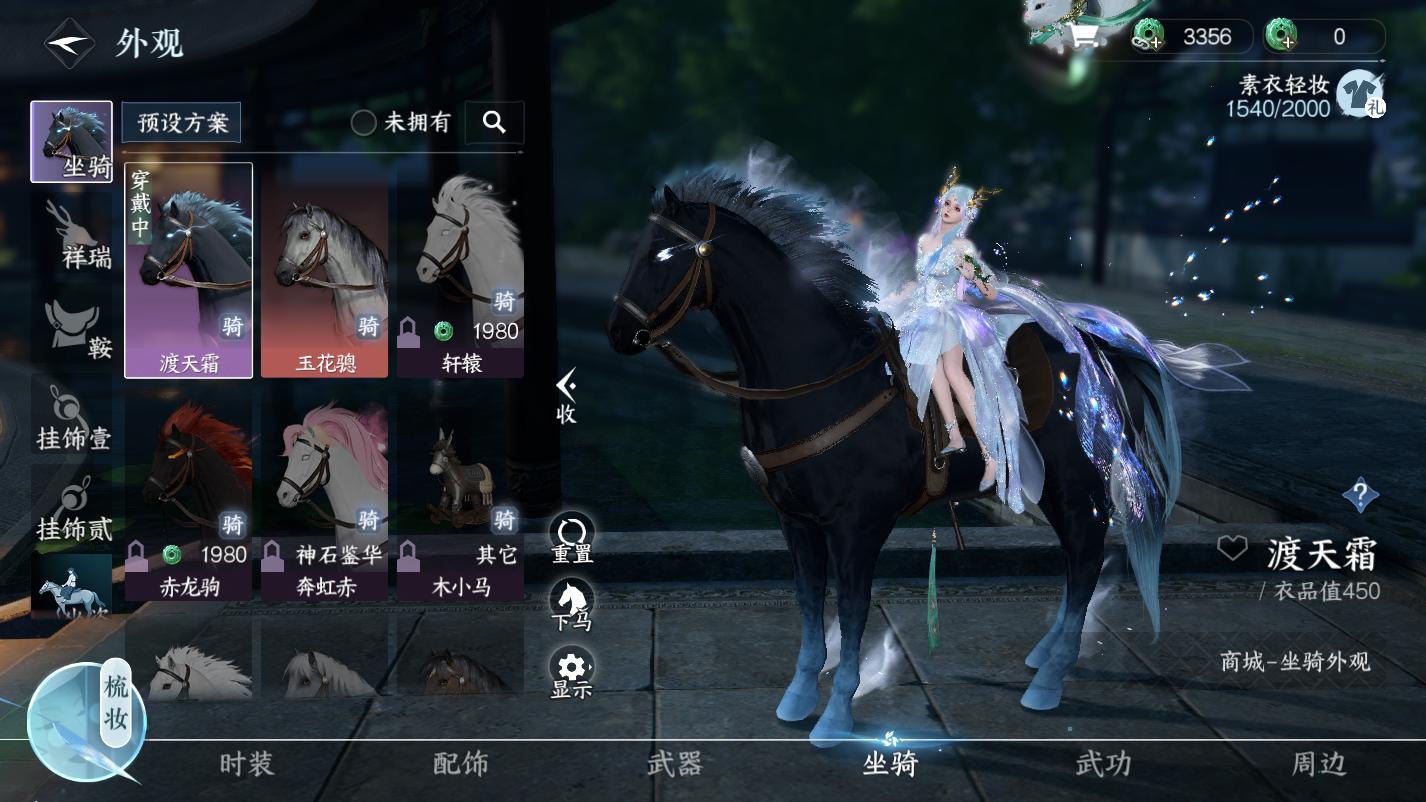Collapse the panel with 收 arrow

[566, 395]
